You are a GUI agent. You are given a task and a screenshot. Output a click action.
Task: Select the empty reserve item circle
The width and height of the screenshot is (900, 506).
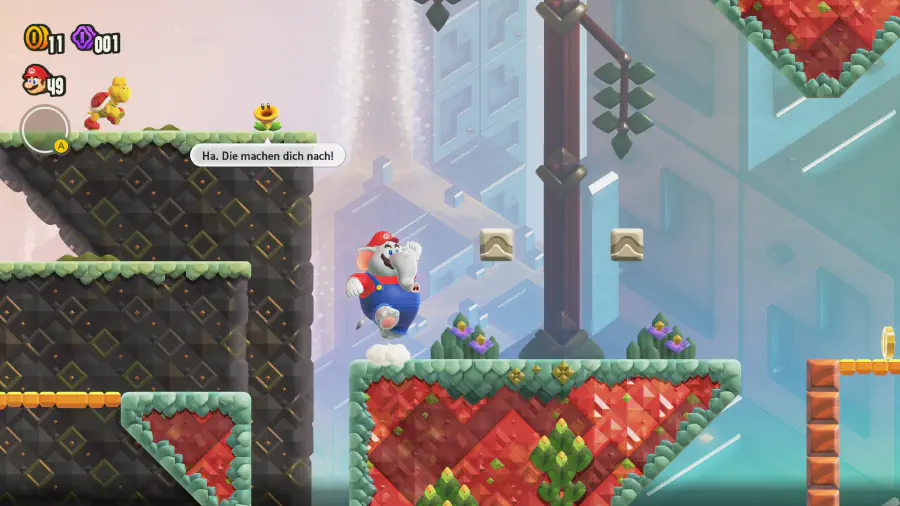tap(44, 129)
